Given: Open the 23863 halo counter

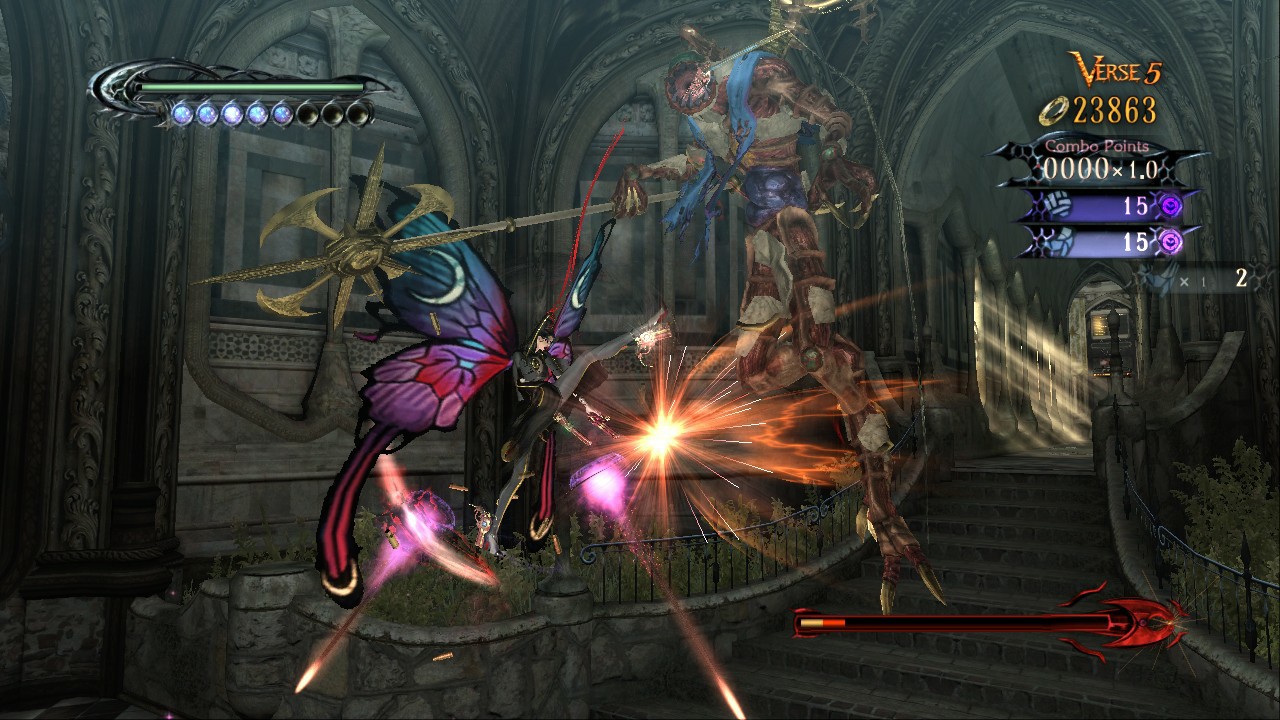Looking at the screenshot, I should point(1114,110).
